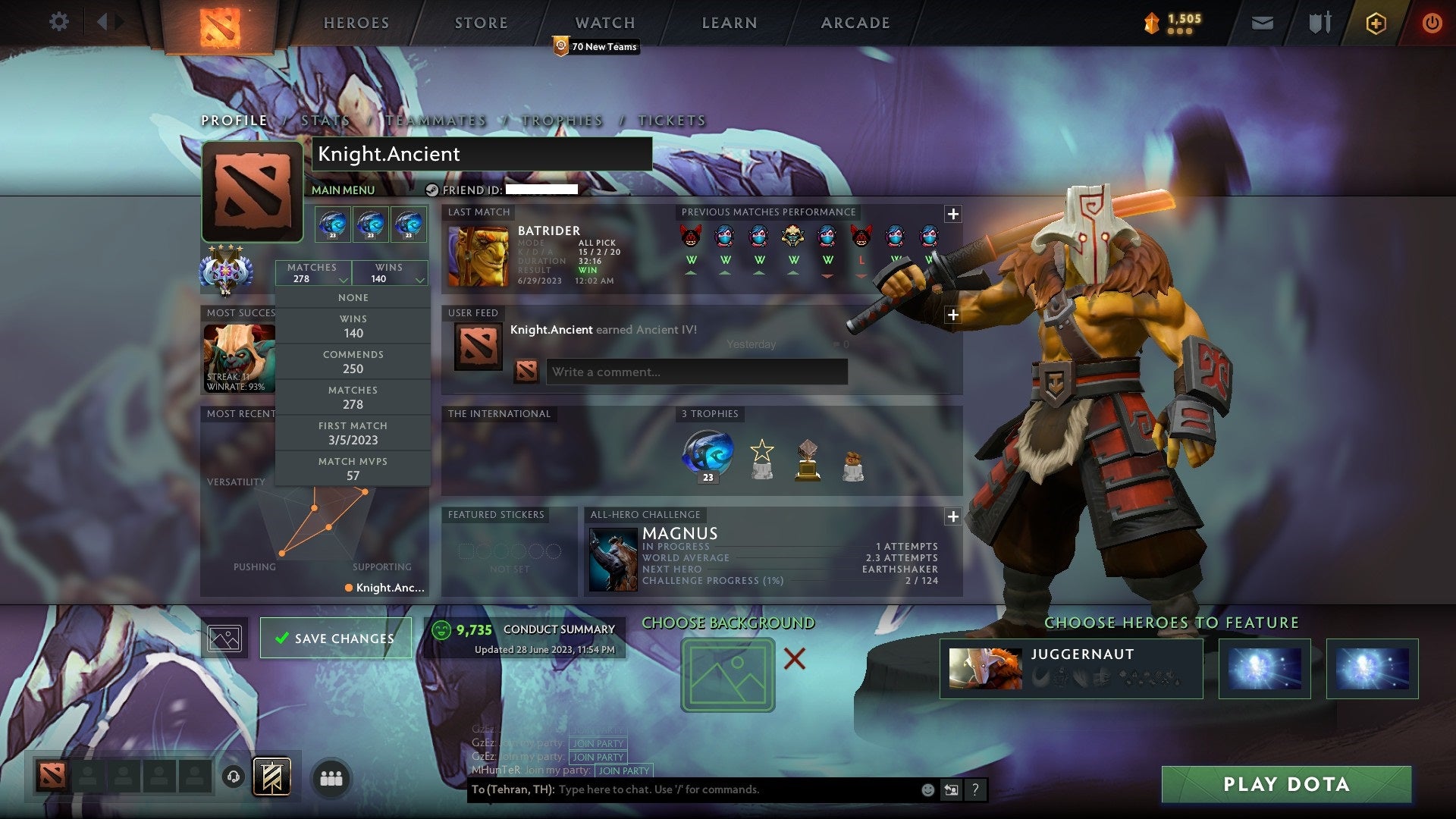1456x819 pixels.
Task: Choose None in the stat selector list
Action: (353, 297)
